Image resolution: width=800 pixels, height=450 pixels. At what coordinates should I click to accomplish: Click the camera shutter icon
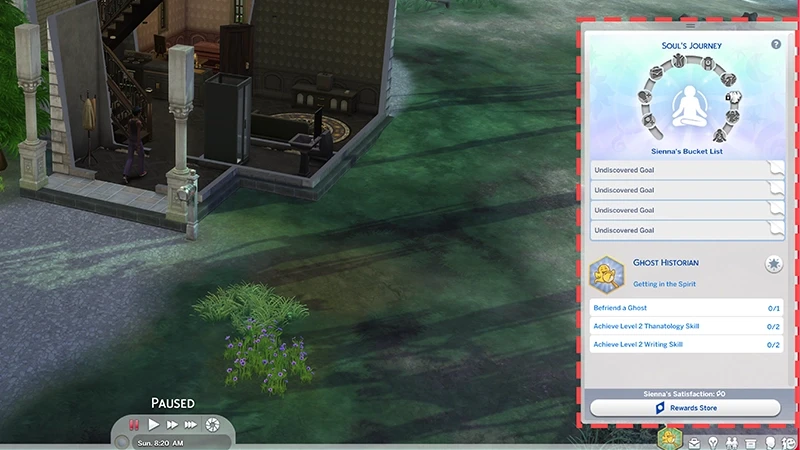point(212,425)
